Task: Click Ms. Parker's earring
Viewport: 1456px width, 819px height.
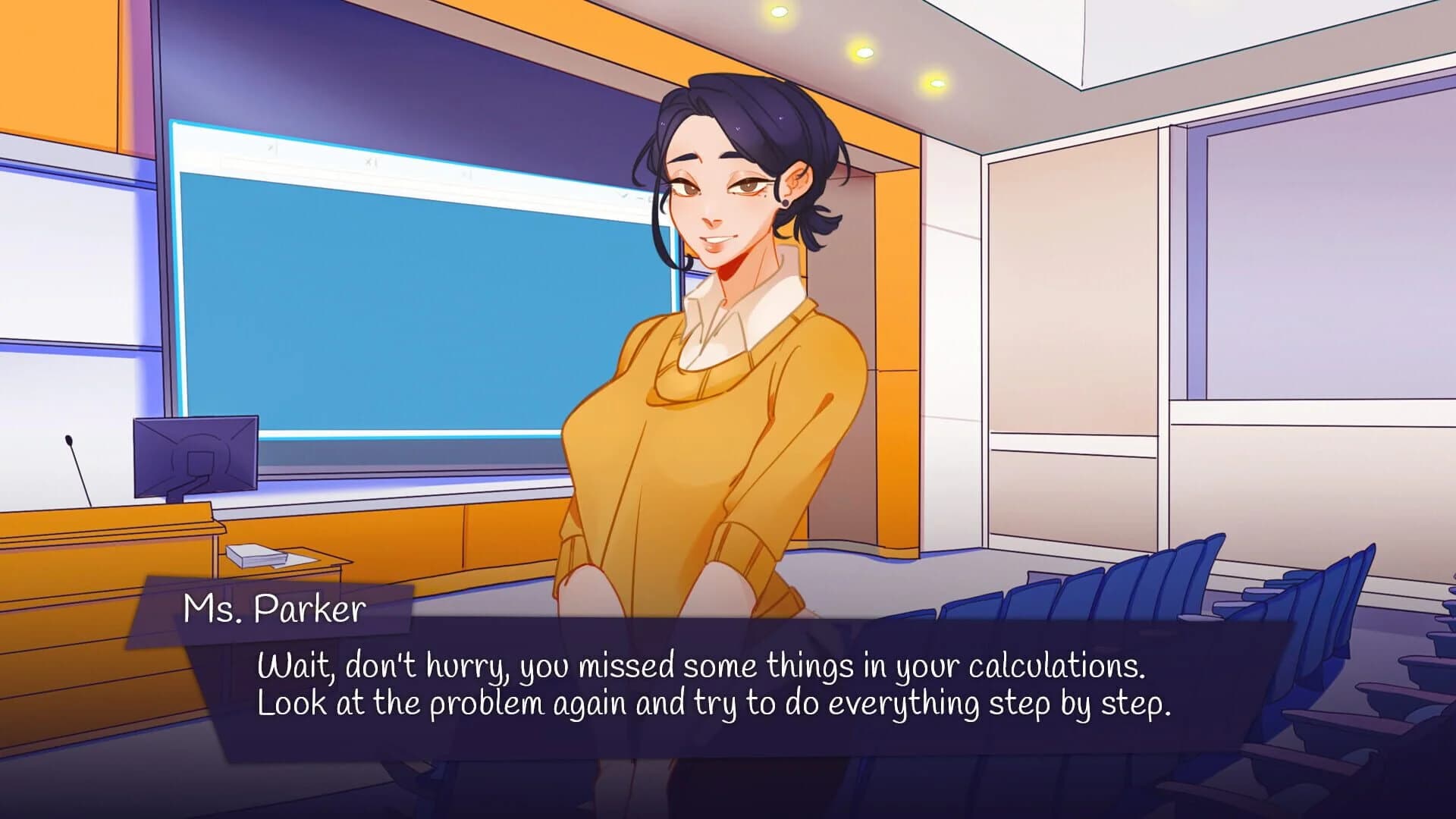Action: (x=786, y=202)
